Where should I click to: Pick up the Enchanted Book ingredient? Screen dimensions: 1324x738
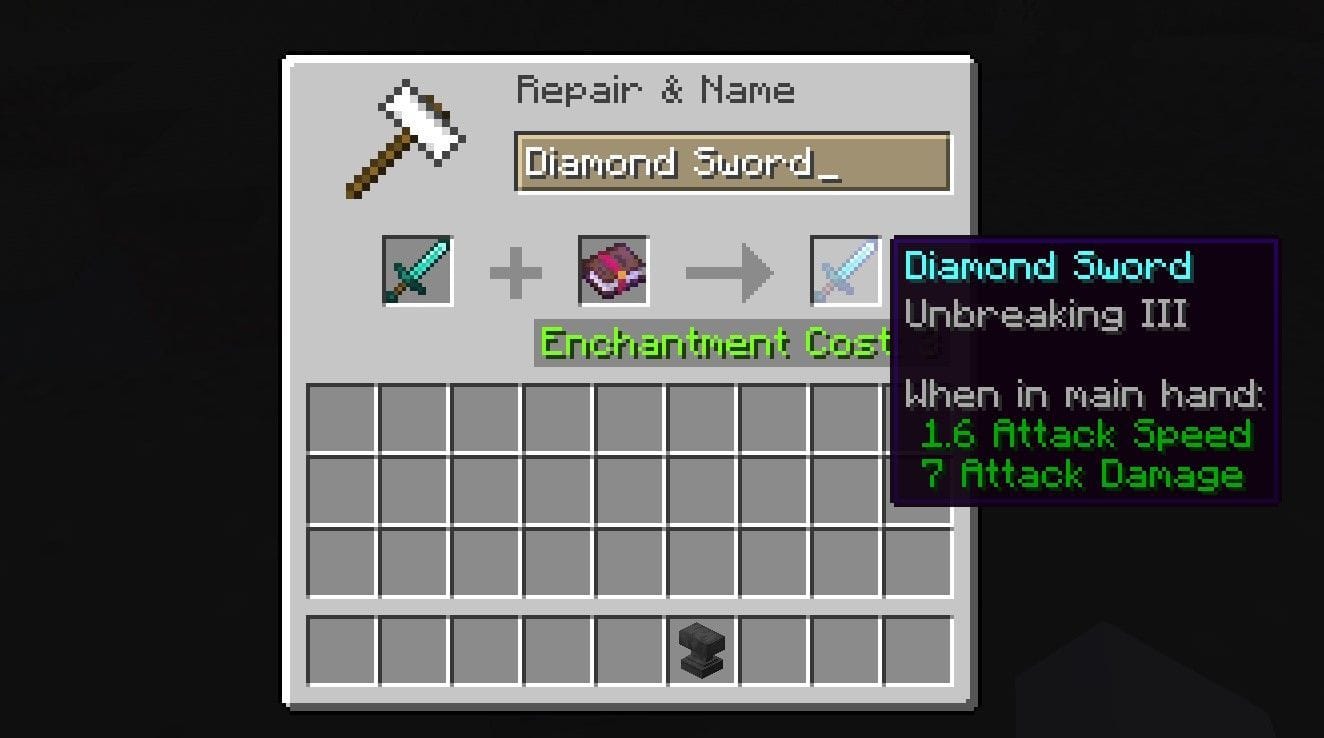pos(613,270)
